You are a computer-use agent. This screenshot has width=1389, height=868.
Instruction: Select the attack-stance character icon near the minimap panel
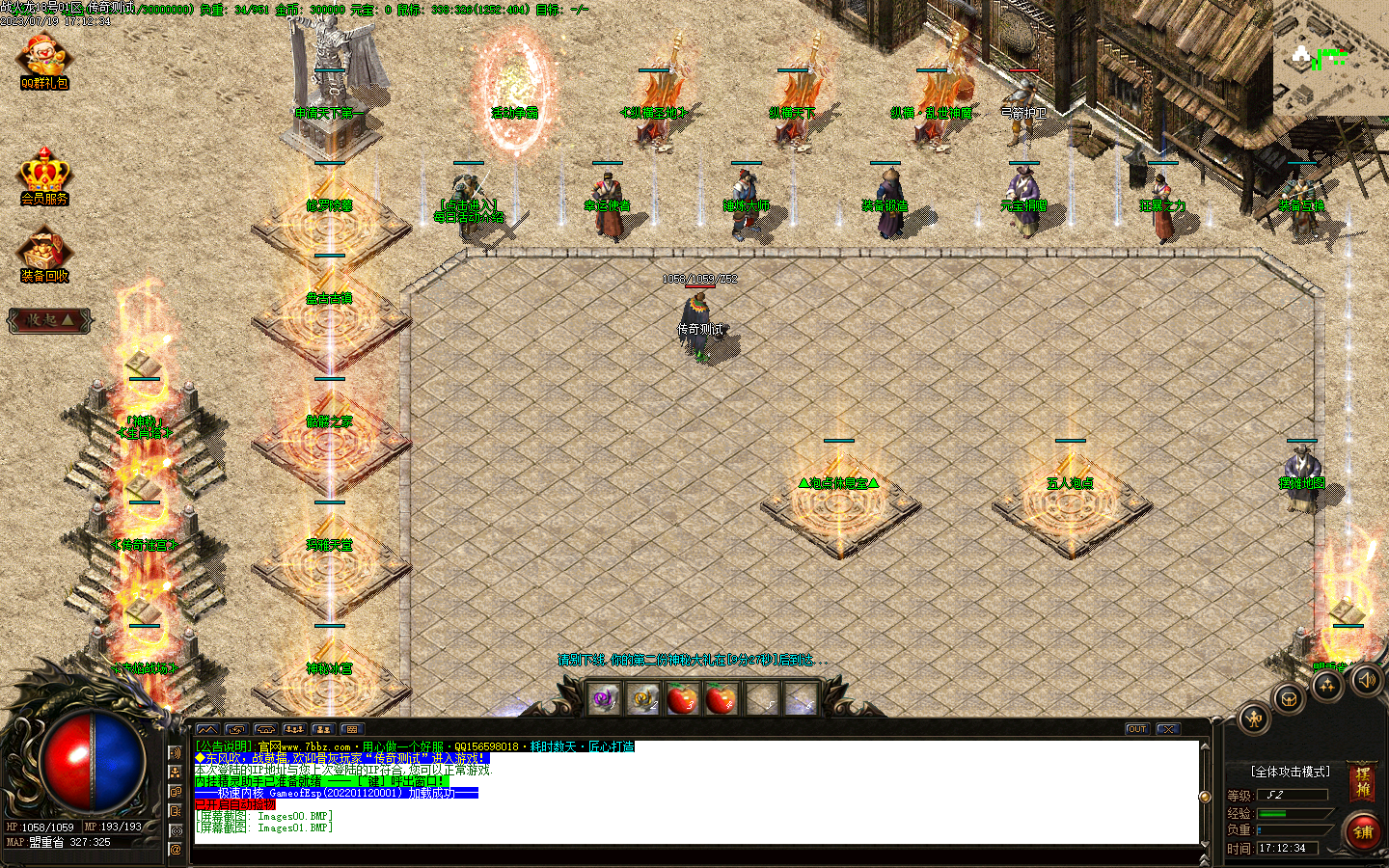[x=1253, y=719]
